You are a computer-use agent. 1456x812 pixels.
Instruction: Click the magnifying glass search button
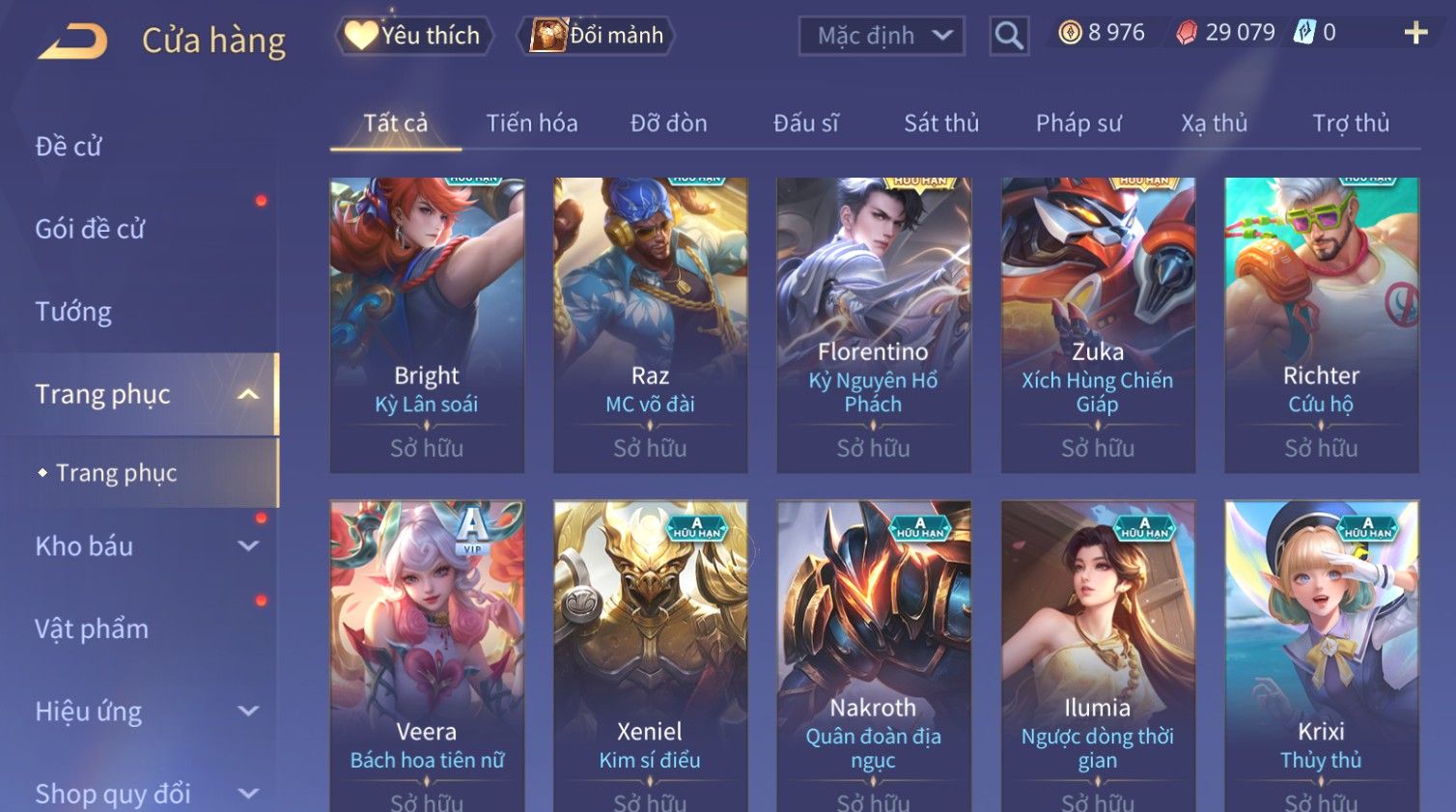point(1009,36)
